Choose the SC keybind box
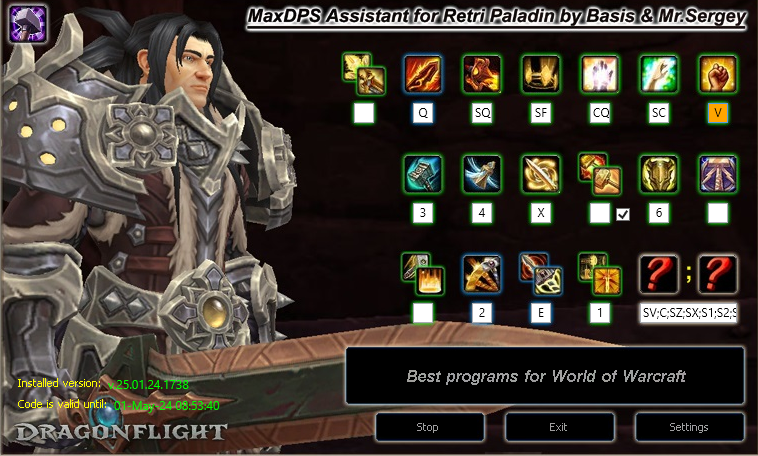This screenshot has height=456, width=758. (659, 113)
